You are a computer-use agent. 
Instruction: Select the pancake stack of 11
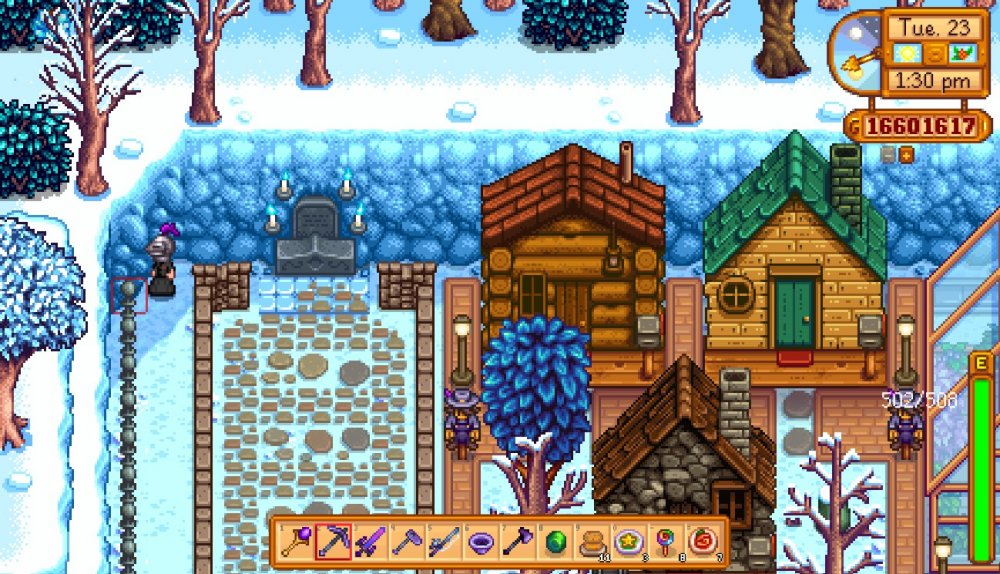point(592,542)
